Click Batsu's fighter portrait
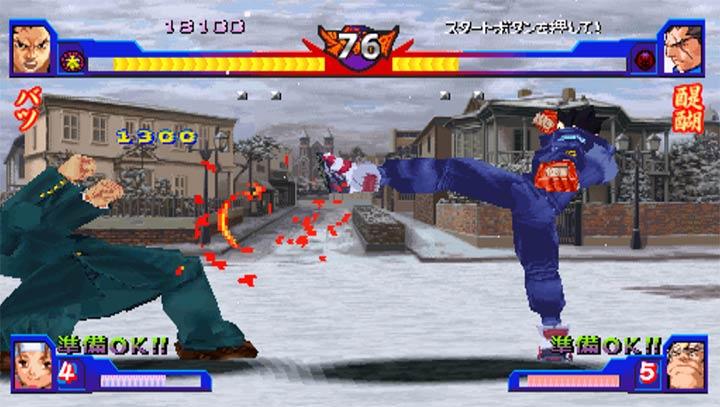Viewport: 720px width, 407px height. (33, 48)
